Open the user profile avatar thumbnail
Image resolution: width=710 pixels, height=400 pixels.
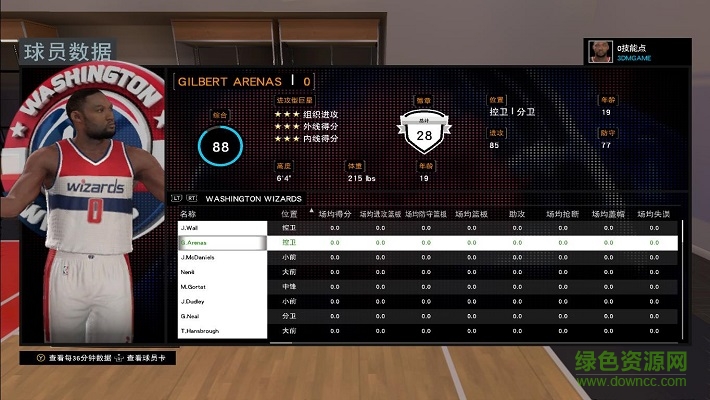point(598,52)
